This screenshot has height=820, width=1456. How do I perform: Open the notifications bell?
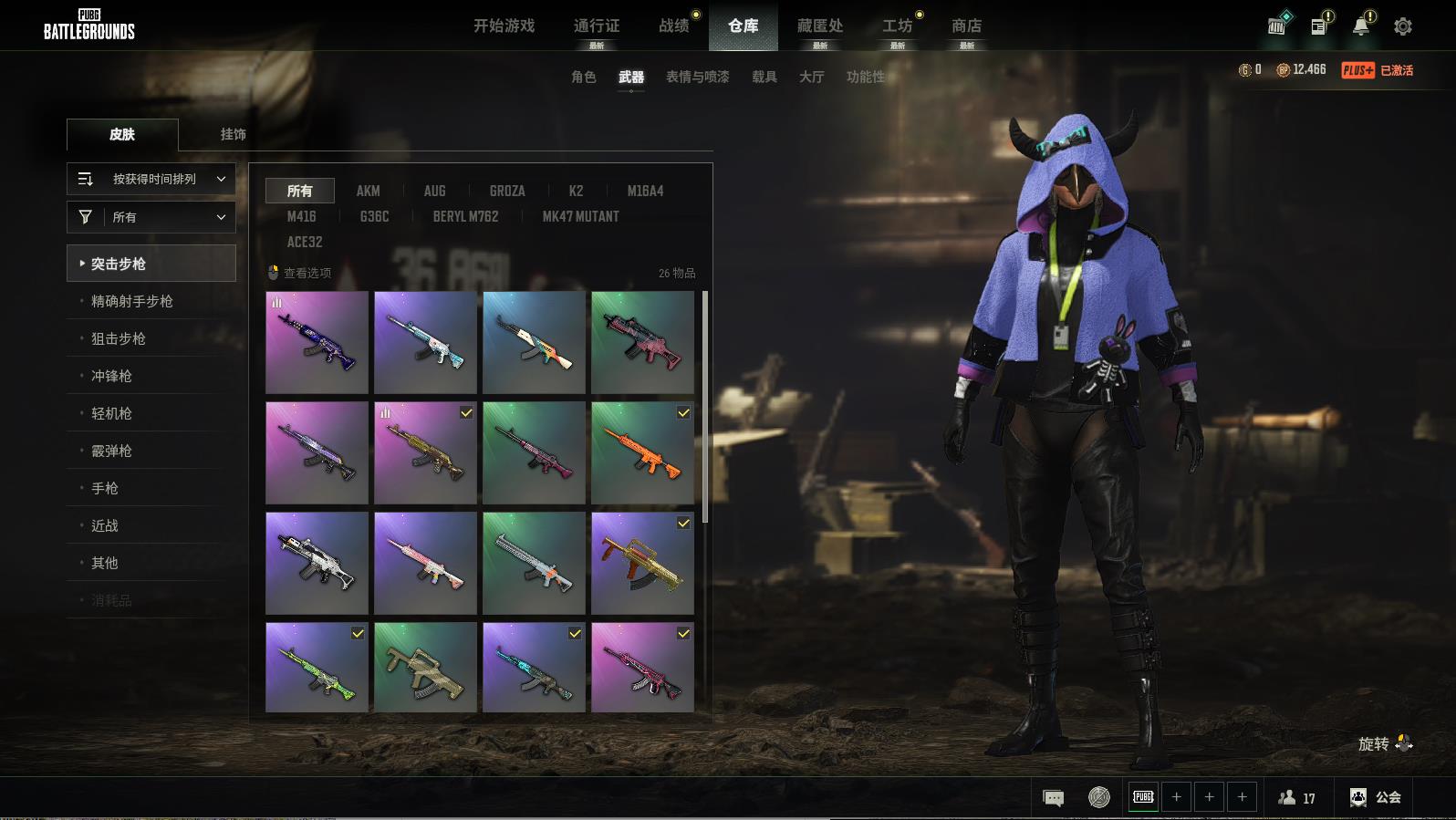tap(1361, 26)
